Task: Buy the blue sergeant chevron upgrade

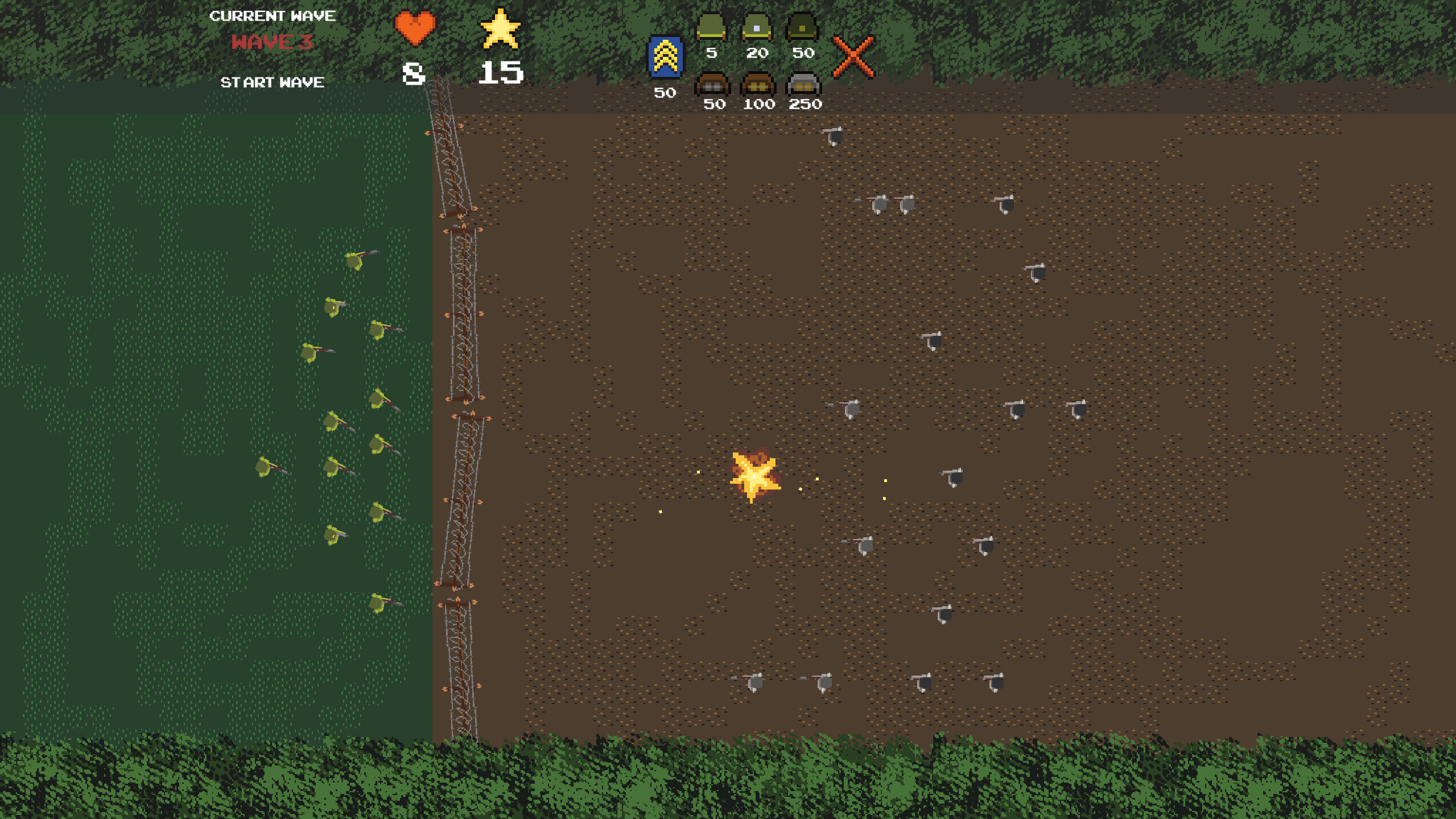Action: (665, 57)
